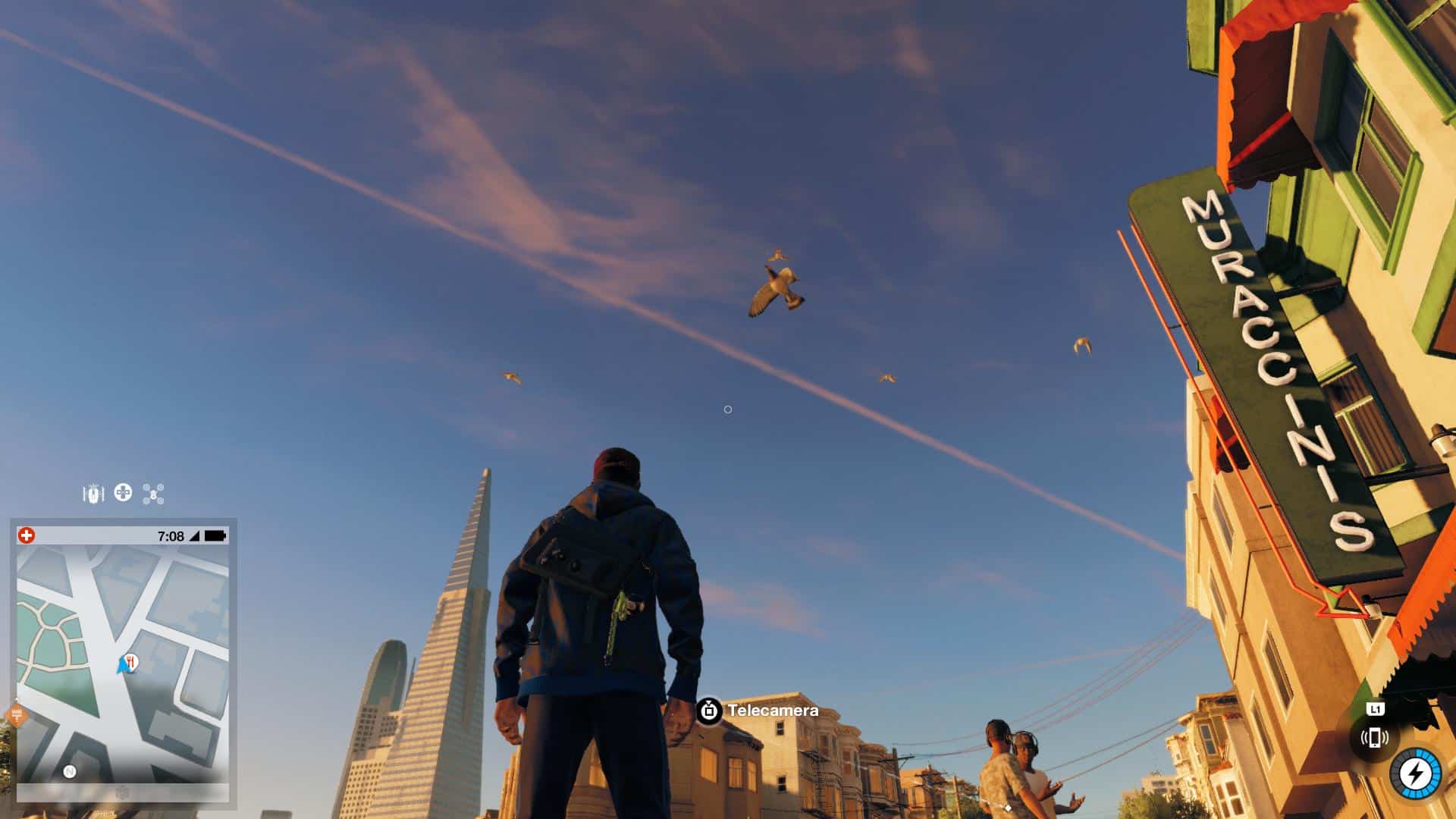This screenshot has width=1456, height=819.
Task: Select the RC jumper gadget icon
Action: click(x=93, y=494)
